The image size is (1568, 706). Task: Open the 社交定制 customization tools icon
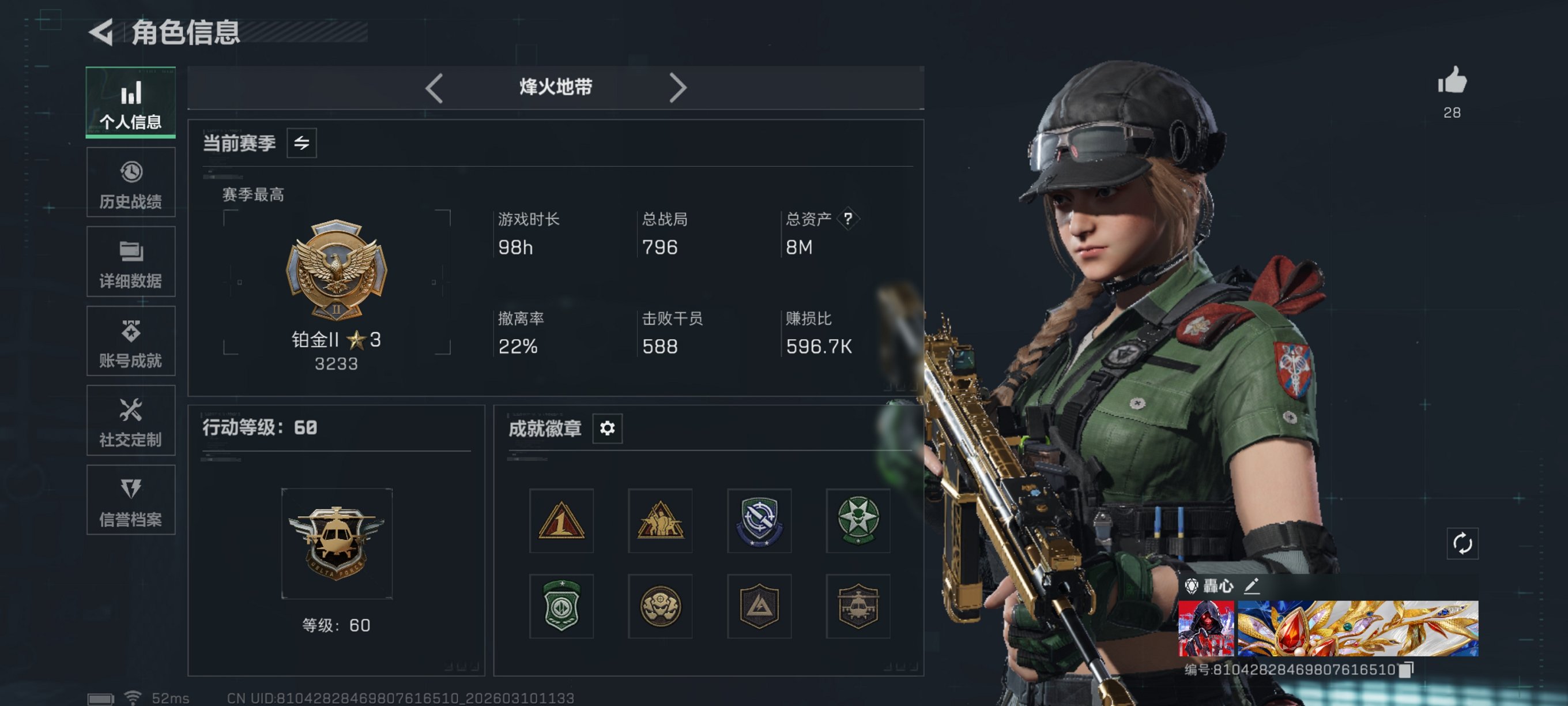tap(130, 411)
